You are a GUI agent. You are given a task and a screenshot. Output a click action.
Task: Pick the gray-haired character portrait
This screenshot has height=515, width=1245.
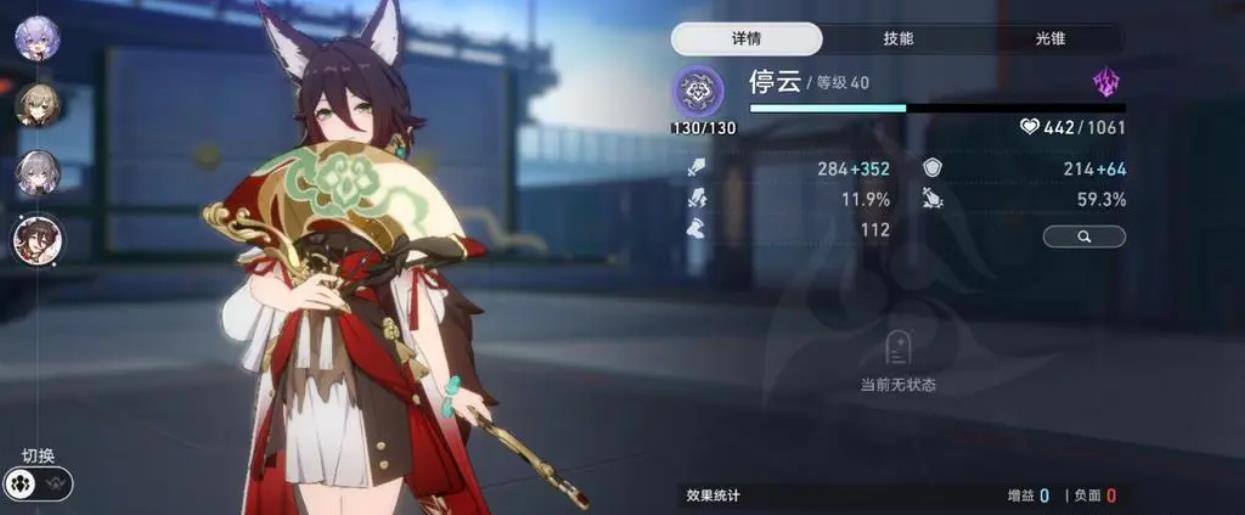37,172
